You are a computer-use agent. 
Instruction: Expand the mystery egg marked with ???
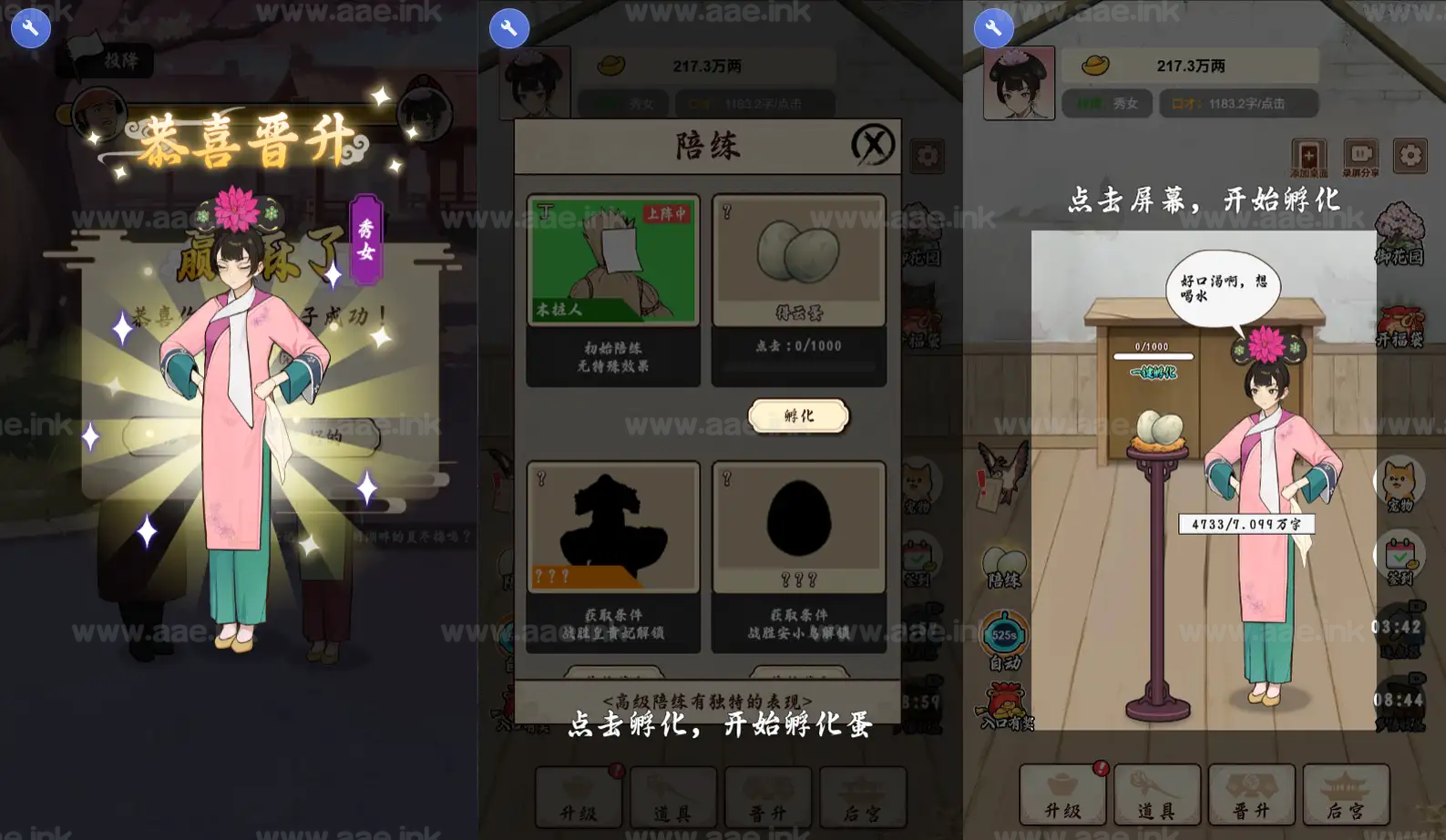[x=798, y=528]
